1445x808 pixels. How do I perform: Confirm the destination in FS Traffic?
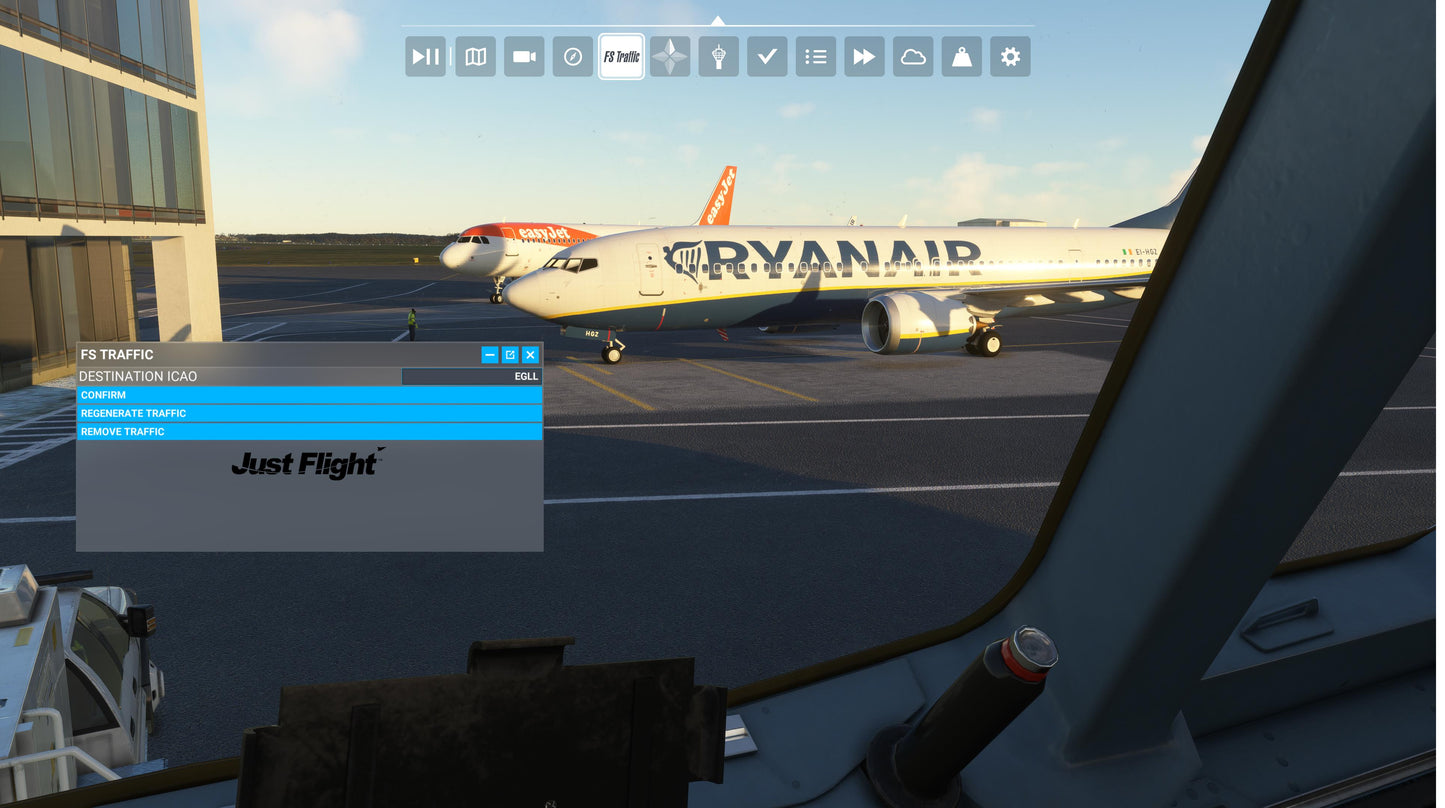(x=310, y=395)
